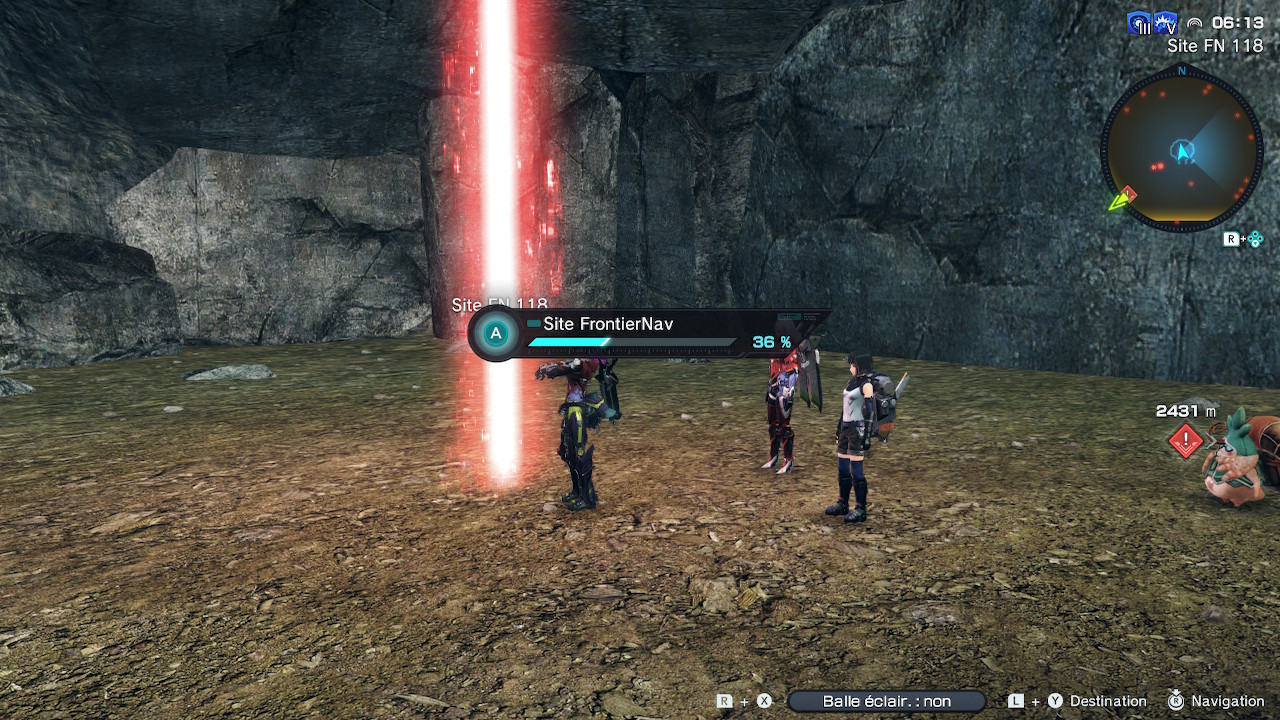
Task: Select the Site FrontierNav interaction prompt
Action: (x=648, y=333)
